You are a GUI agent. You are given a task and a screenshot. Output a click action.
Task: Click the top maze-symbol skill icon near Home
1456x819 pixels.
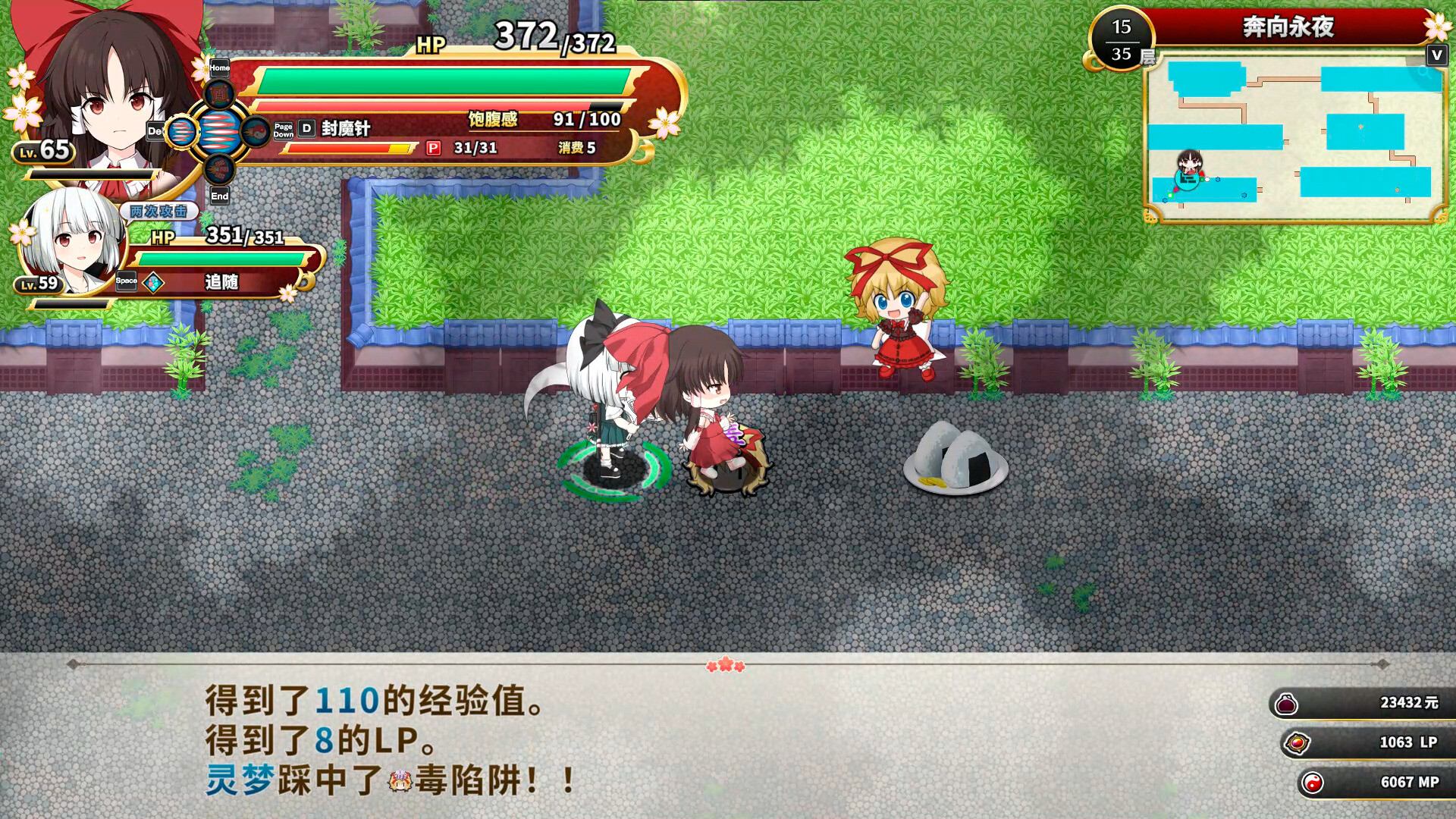pos(220,96)
